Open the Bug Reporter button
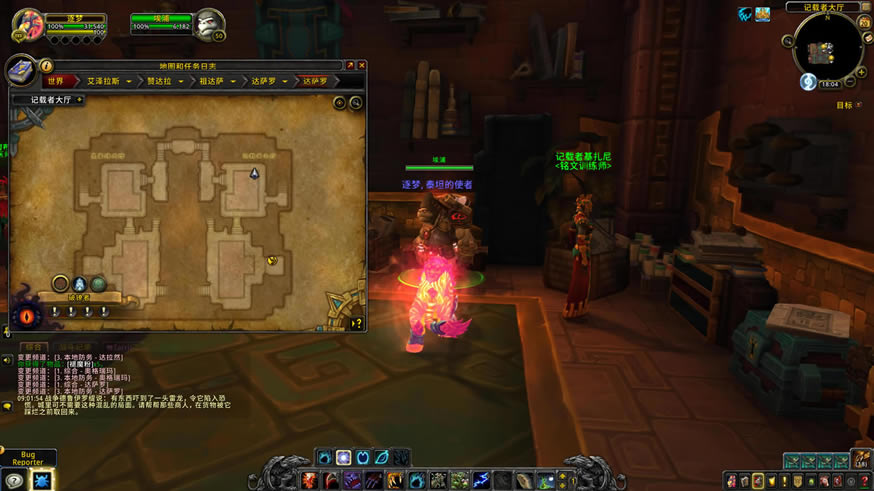The height and width of the screenshot is (491, 874). point(28,459)
